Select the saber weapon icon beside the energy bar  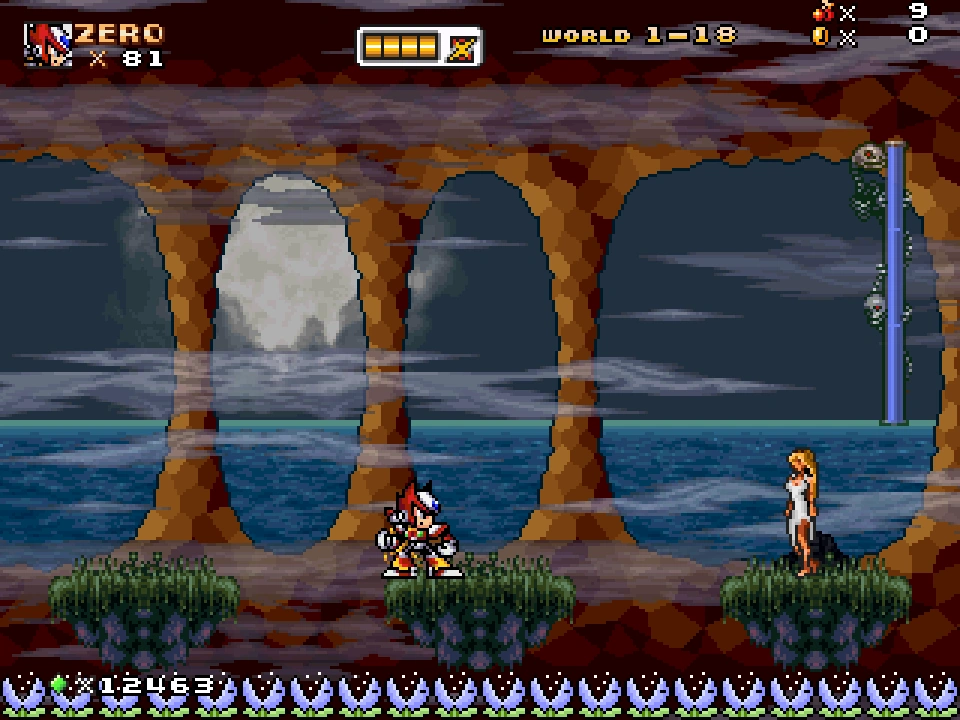click(462, 47)
